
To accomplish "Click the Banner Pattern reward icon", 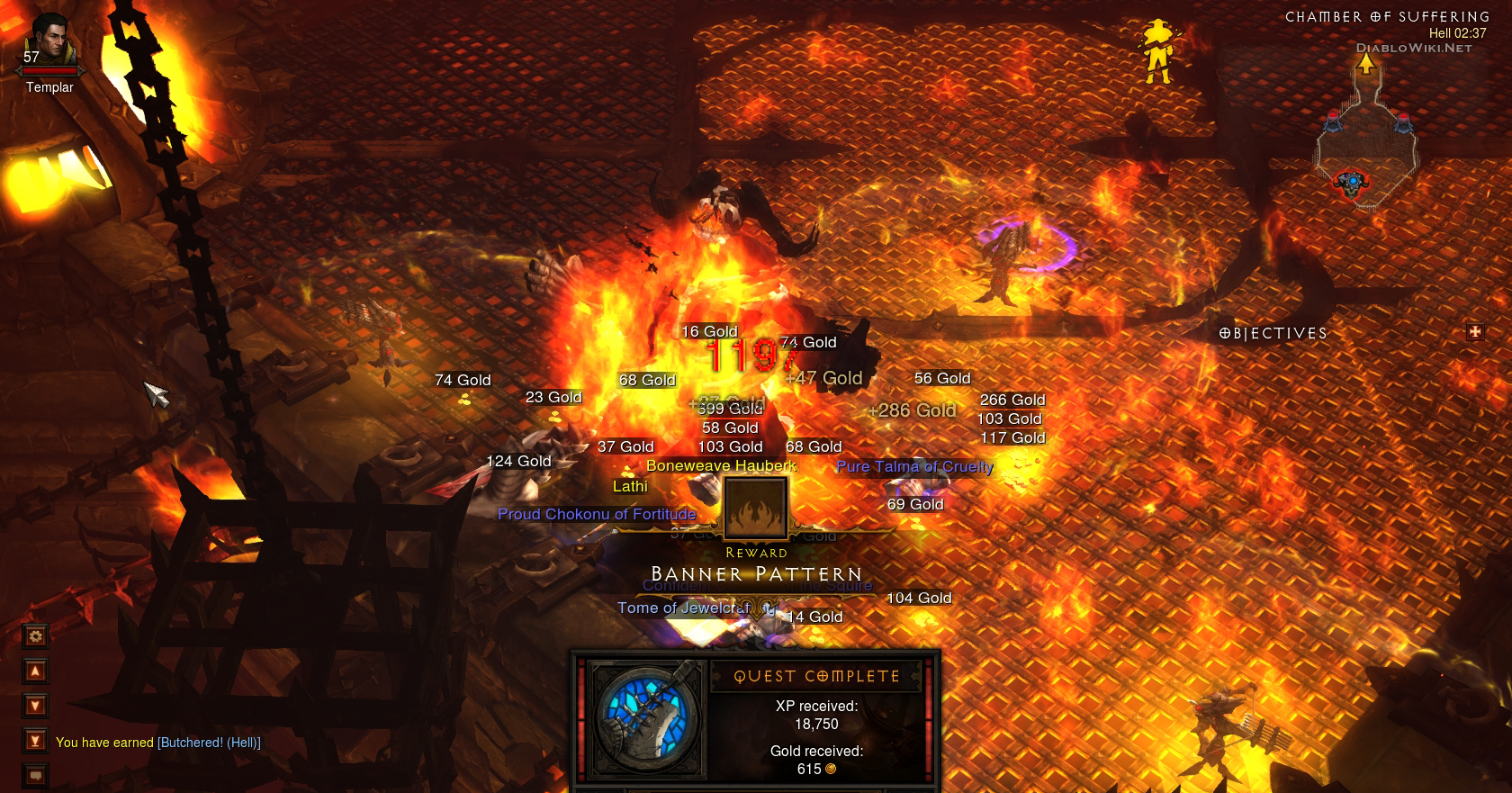I will coord(756,508).
